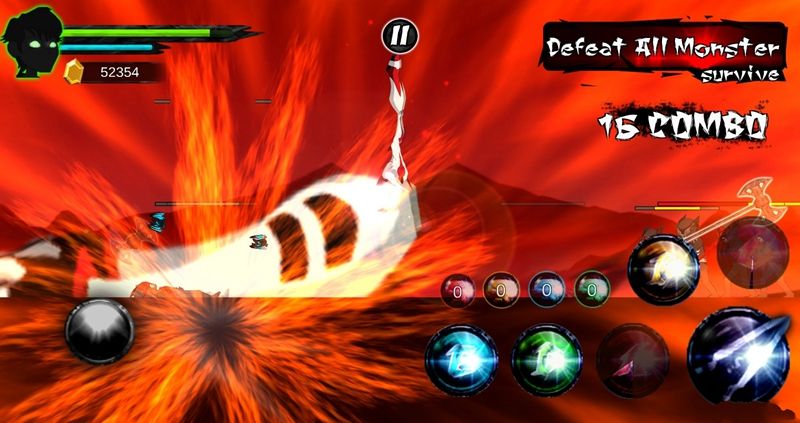Select the orange potion slot
This screenshot has height=423, width=800.
501,291
